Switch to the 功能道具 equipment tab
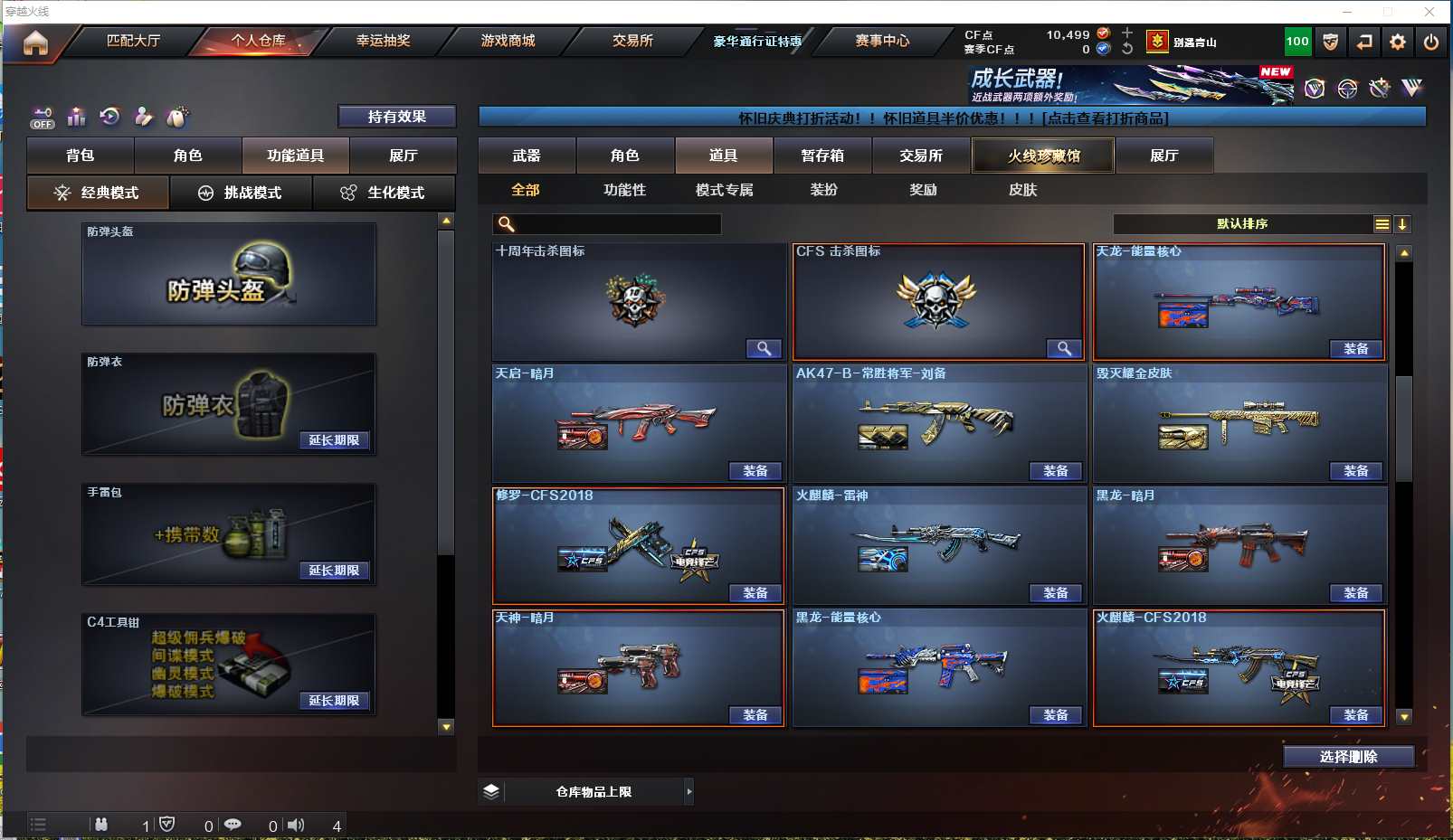This screenshot has height=840, width=1453. coord(295,156)
